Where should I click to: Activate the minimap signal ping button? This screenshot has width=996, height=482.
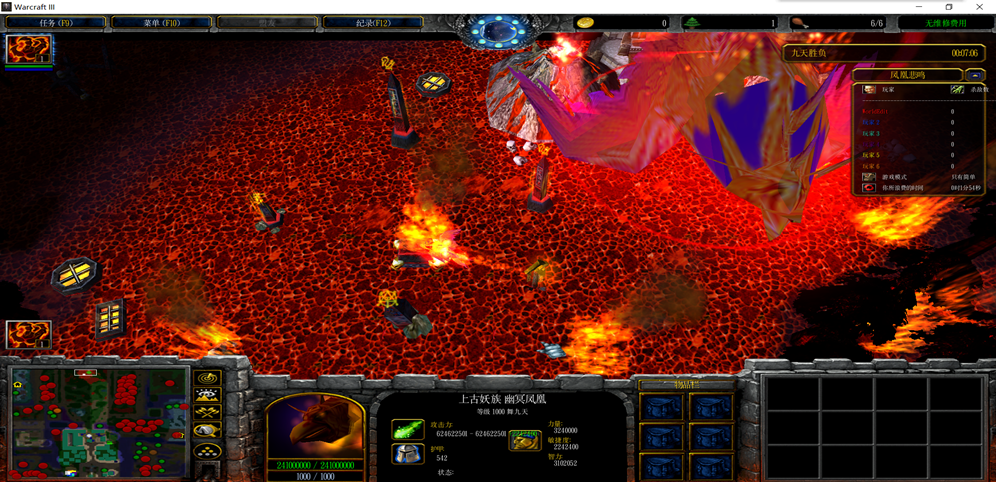point(208,379)
